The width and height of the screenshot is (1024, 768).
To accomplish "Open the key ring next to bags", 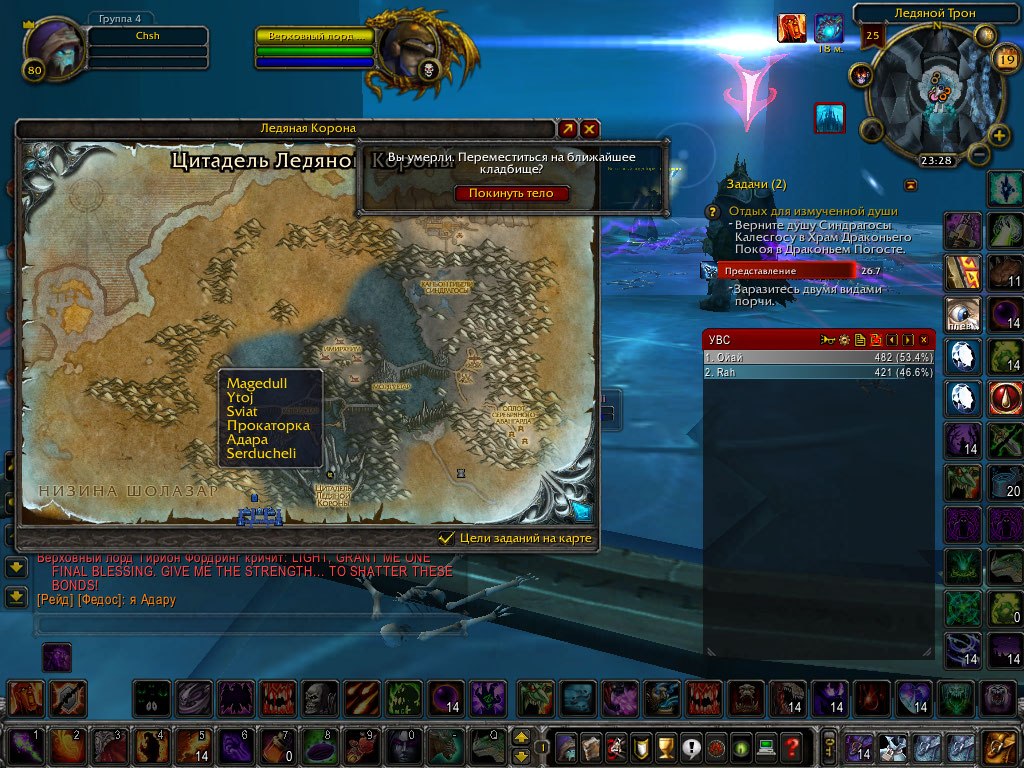I will click(x=829, y=746).
